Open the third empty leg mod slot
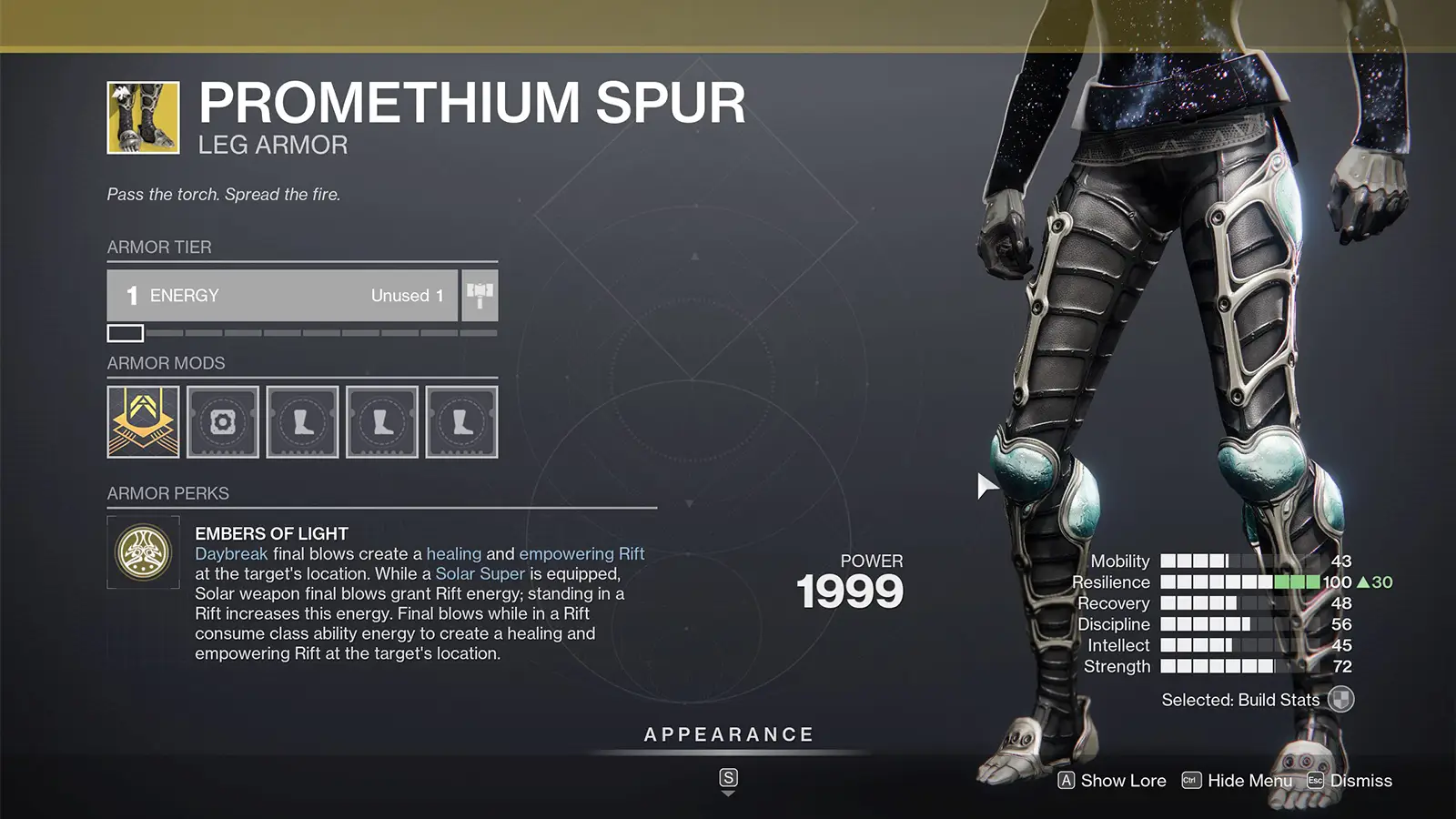 pyautogui.click(x=462, y=422)
